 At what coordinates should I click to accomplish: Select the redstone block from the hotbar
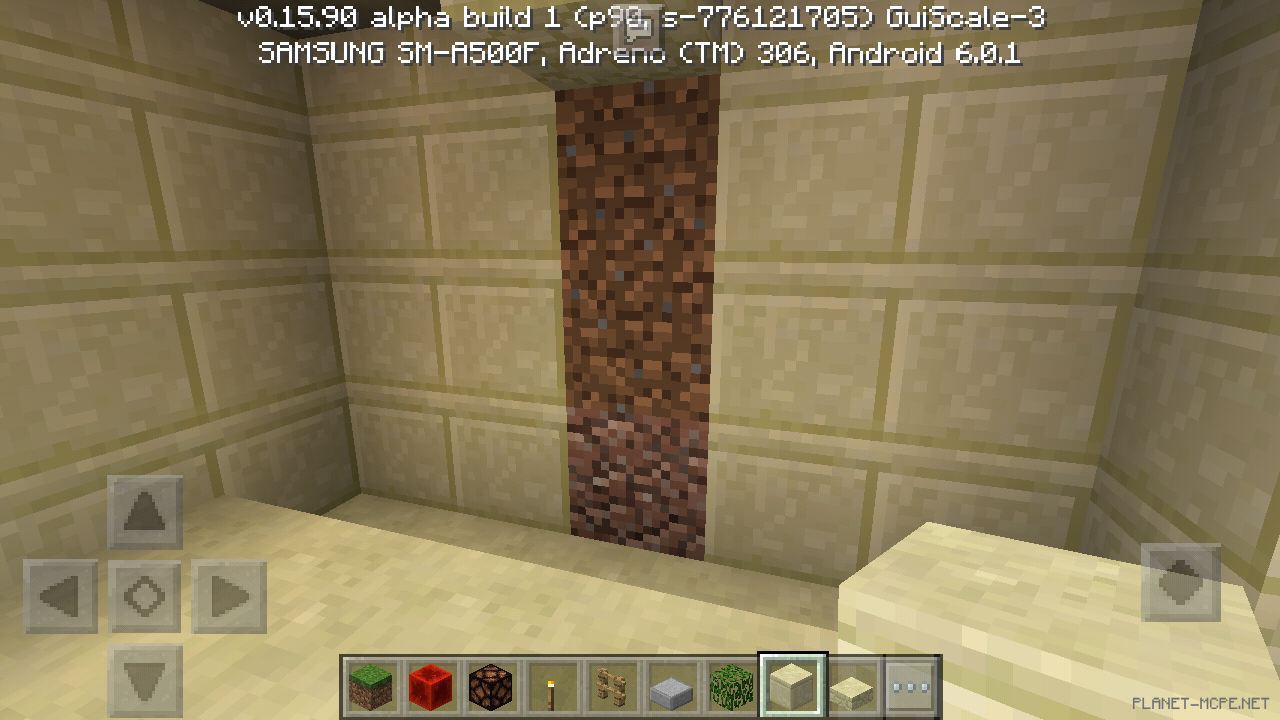[x=431, y=686]
